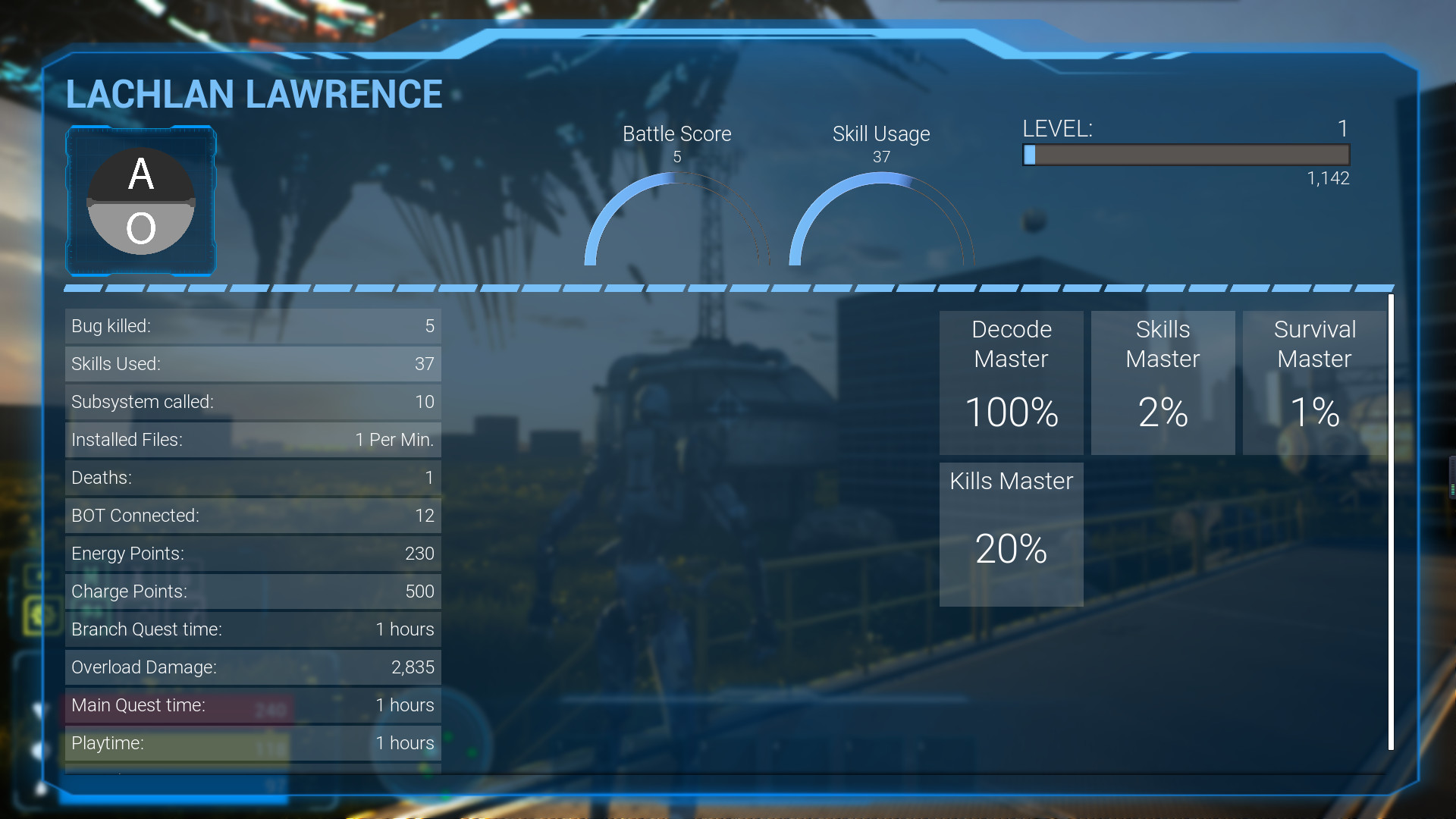Screen dimensions: 1456x819
Task: Select the Skills Master achievement badge
Action: (1163, 382)
